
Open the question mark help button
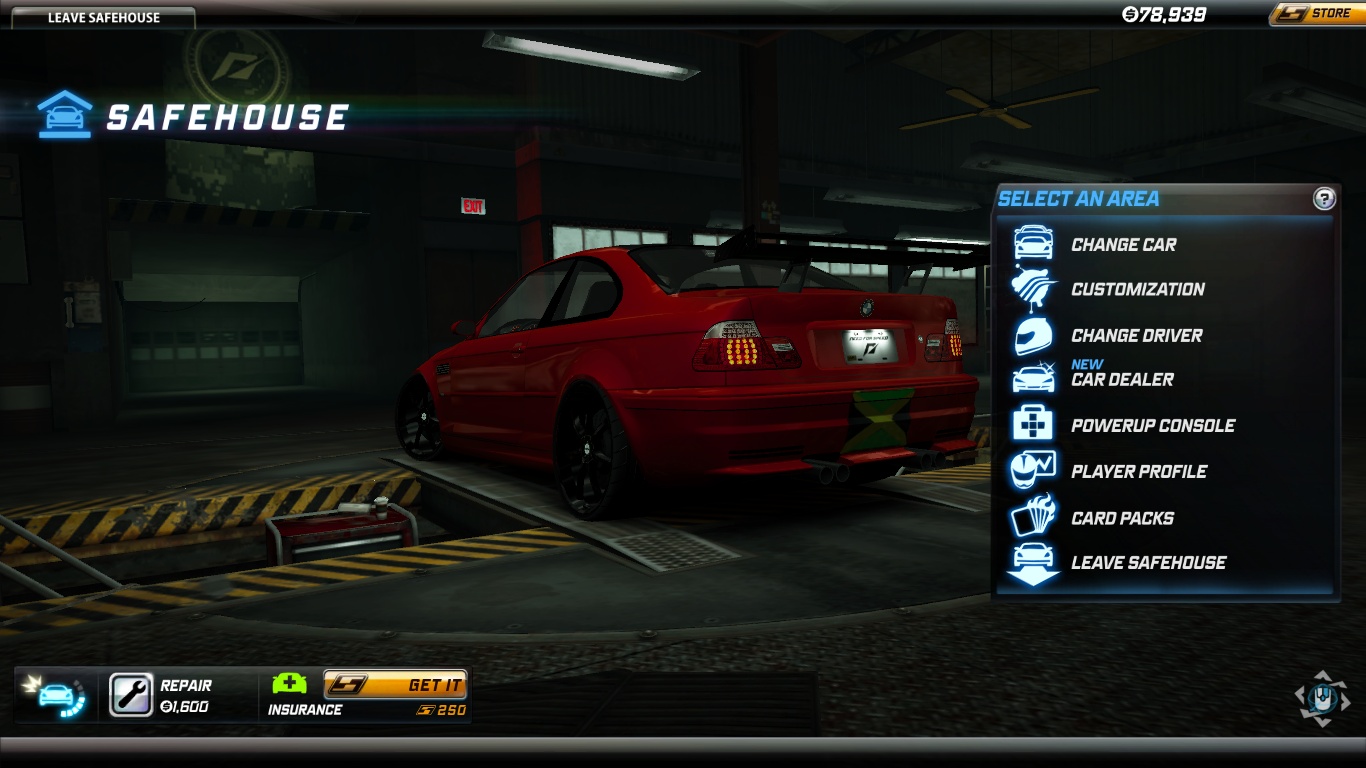[1324, 198]
